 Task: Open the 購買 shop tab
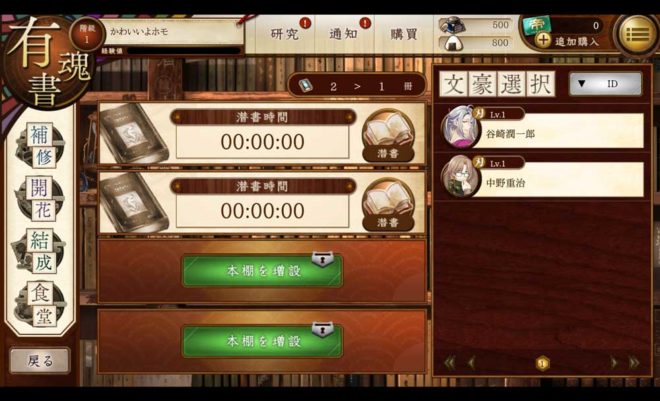(404, 33)
